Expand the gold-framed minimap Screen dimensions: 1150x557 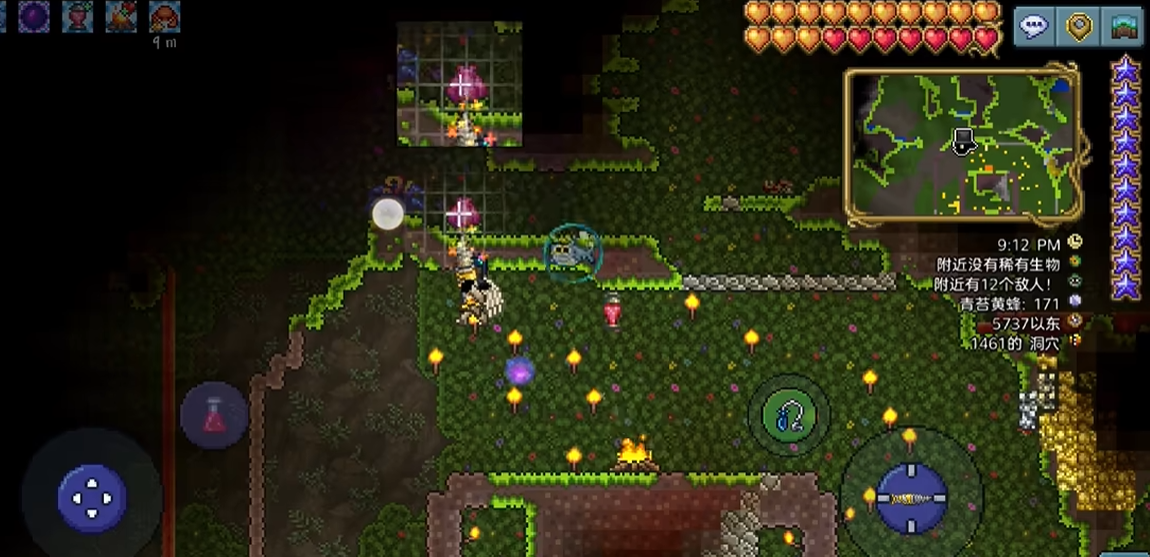tap(962, 146)
